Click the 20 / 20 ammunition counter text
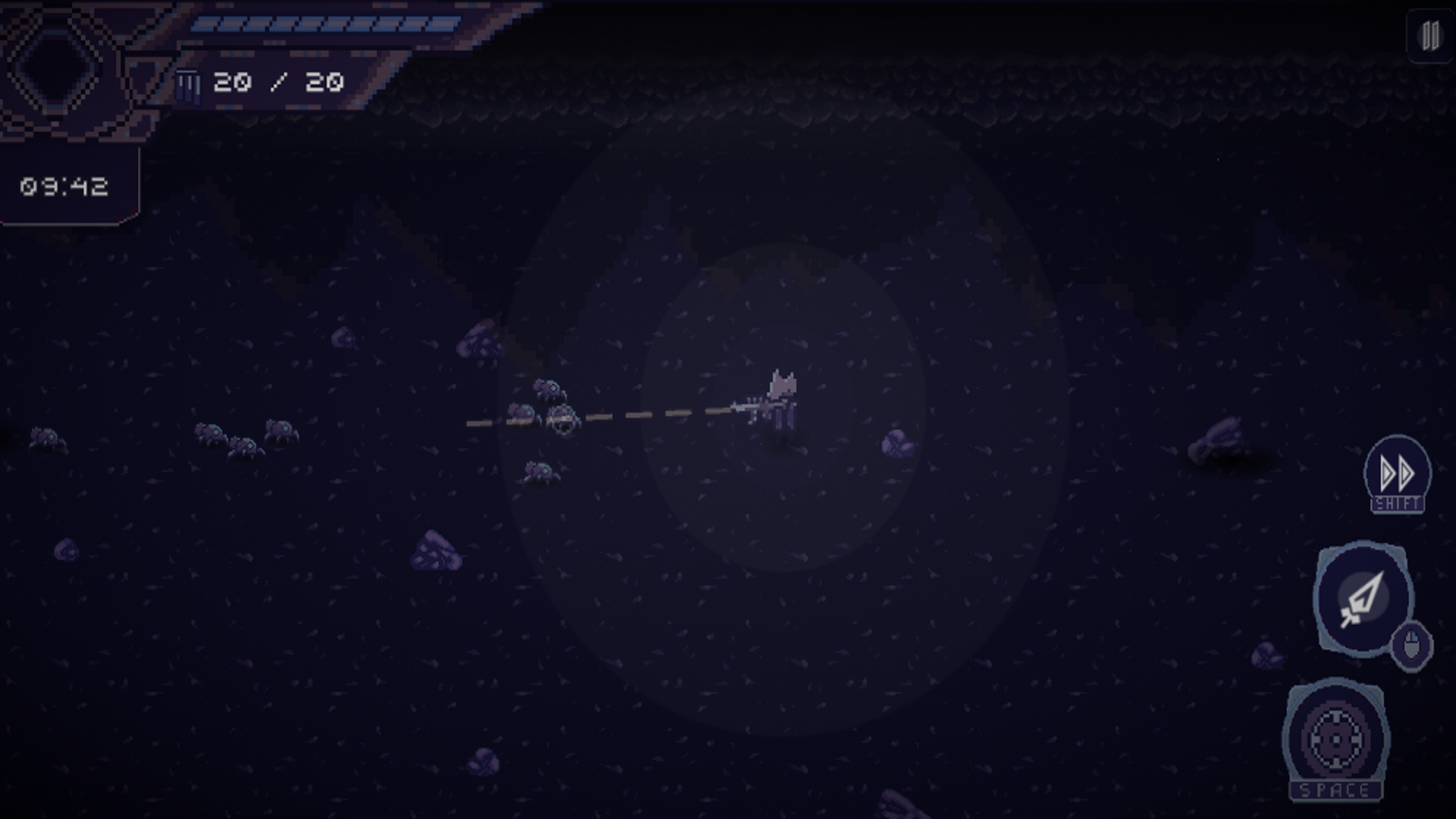This screenshot has height=819, width=1456. click(277, 80)
